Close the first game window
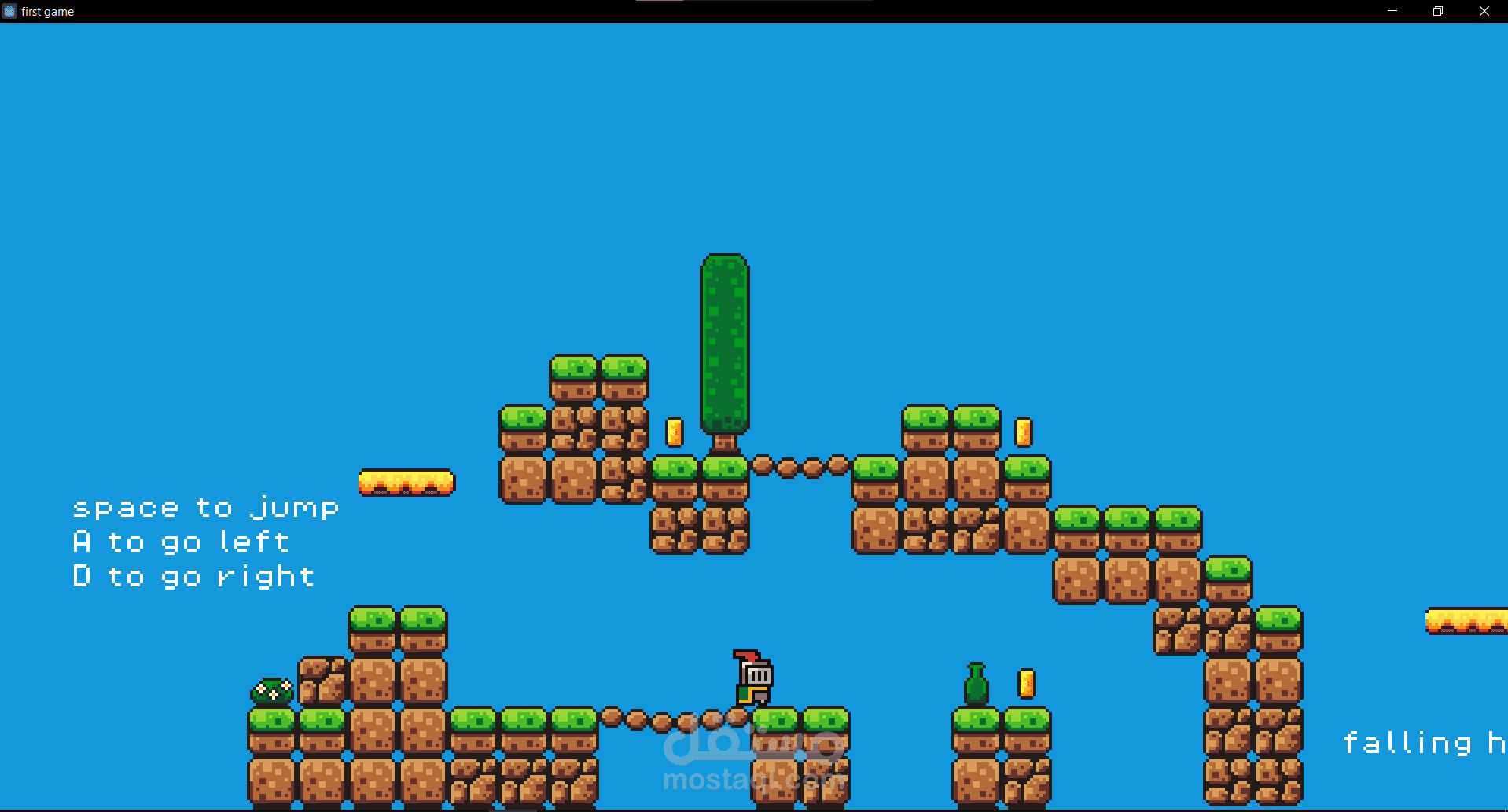This screenshot has height=812, width=1508. coord(1484,11)
